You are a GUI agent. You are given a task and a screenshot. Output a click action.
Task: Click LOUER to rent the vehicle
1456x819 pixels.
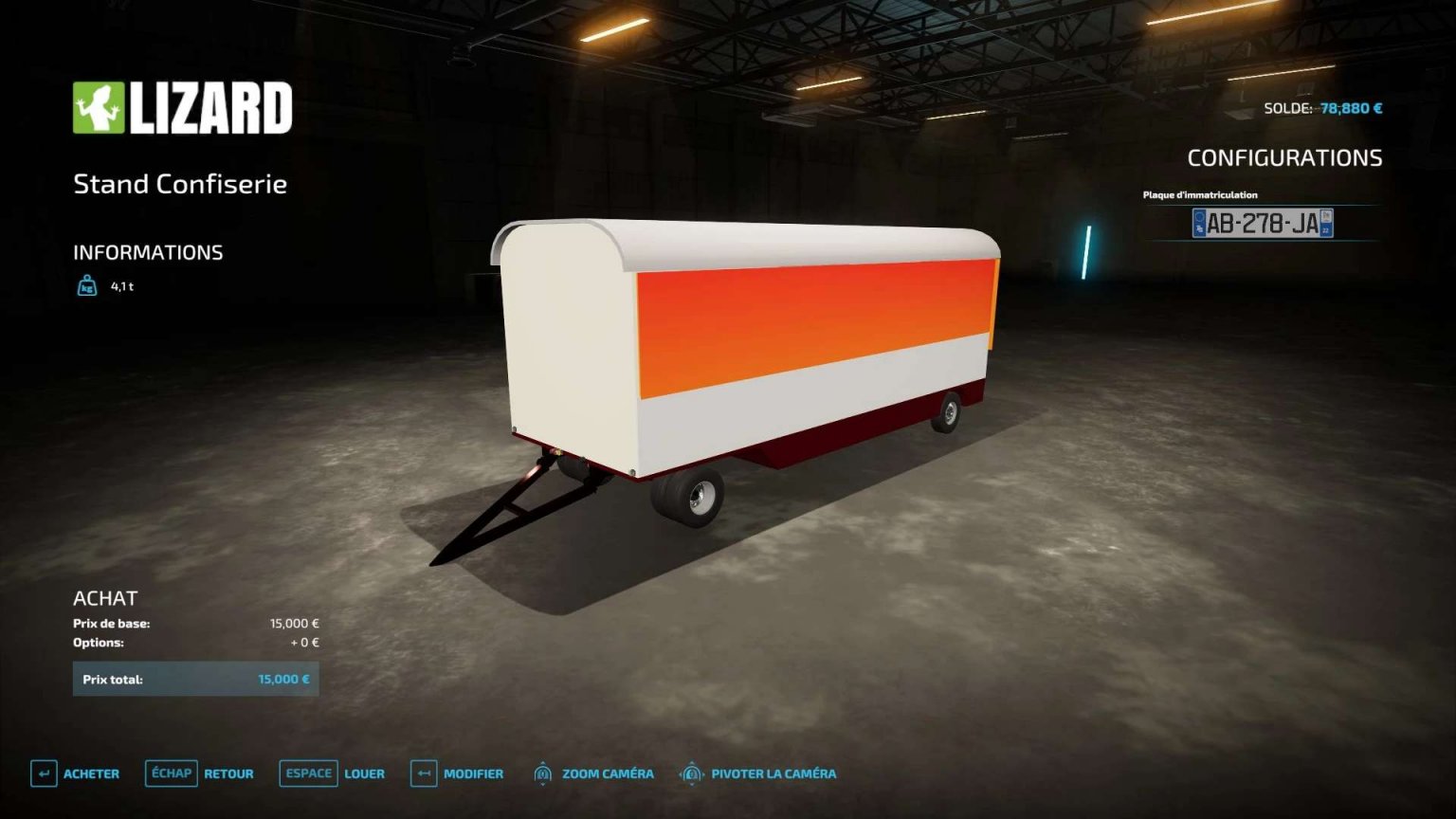[366, 773]
